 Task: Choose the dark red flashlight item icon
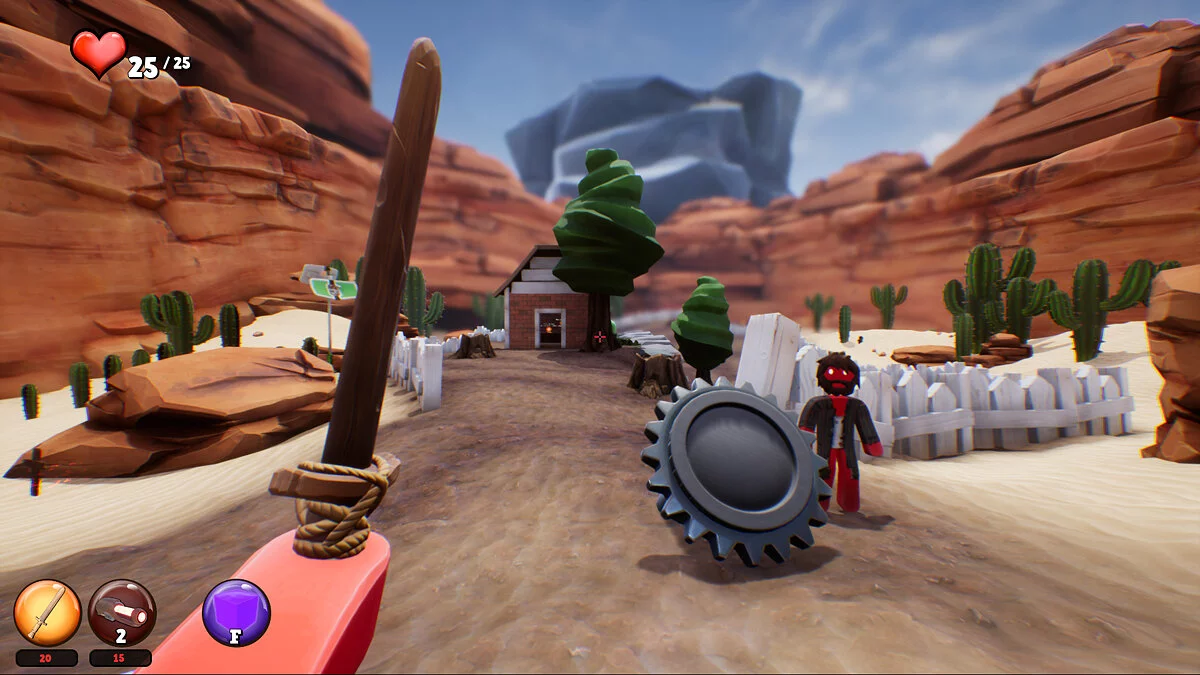click(x=121, y=613)
